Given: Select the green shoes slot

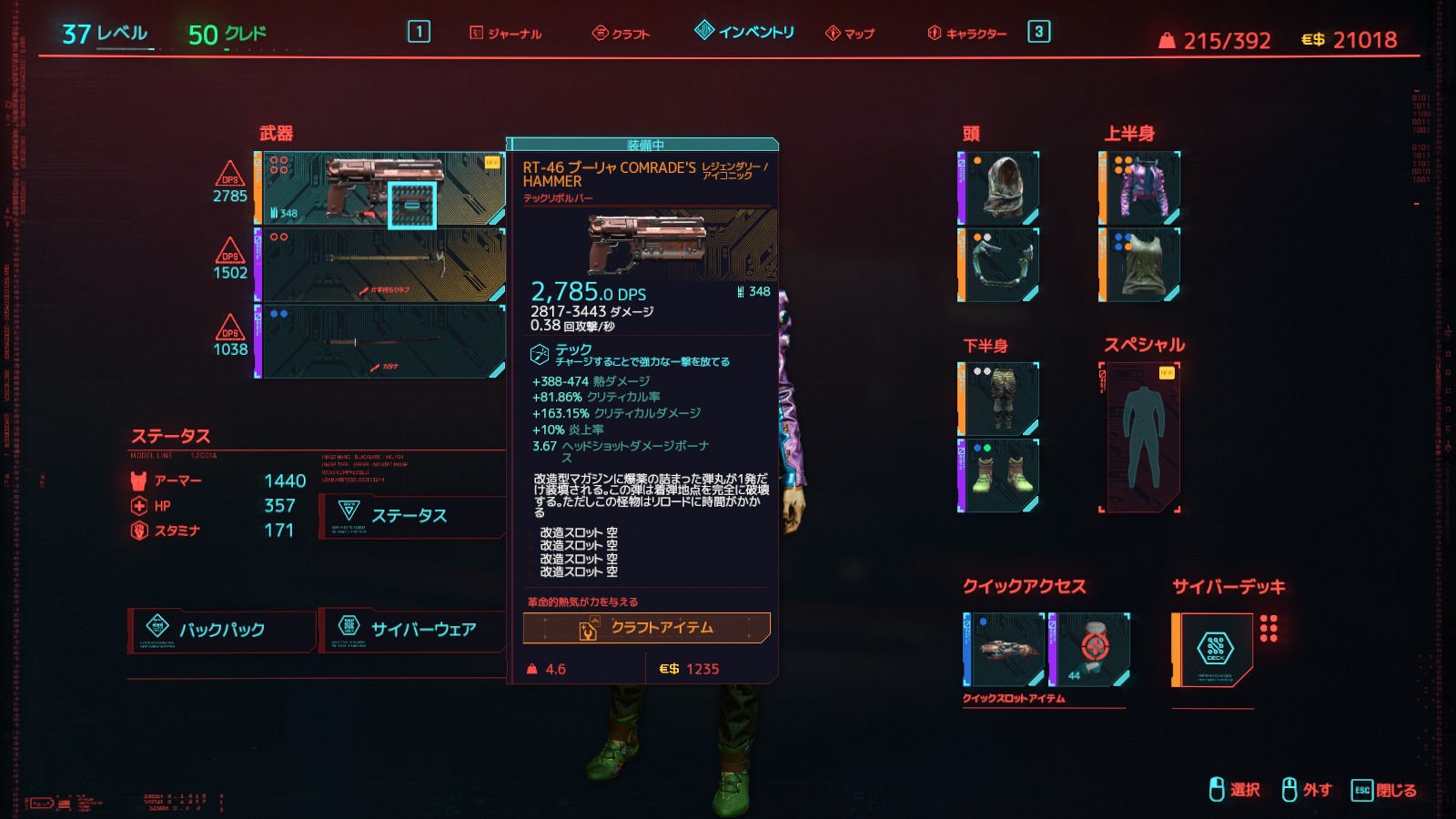Looking at the screenshot, I should coord(1000,476).
